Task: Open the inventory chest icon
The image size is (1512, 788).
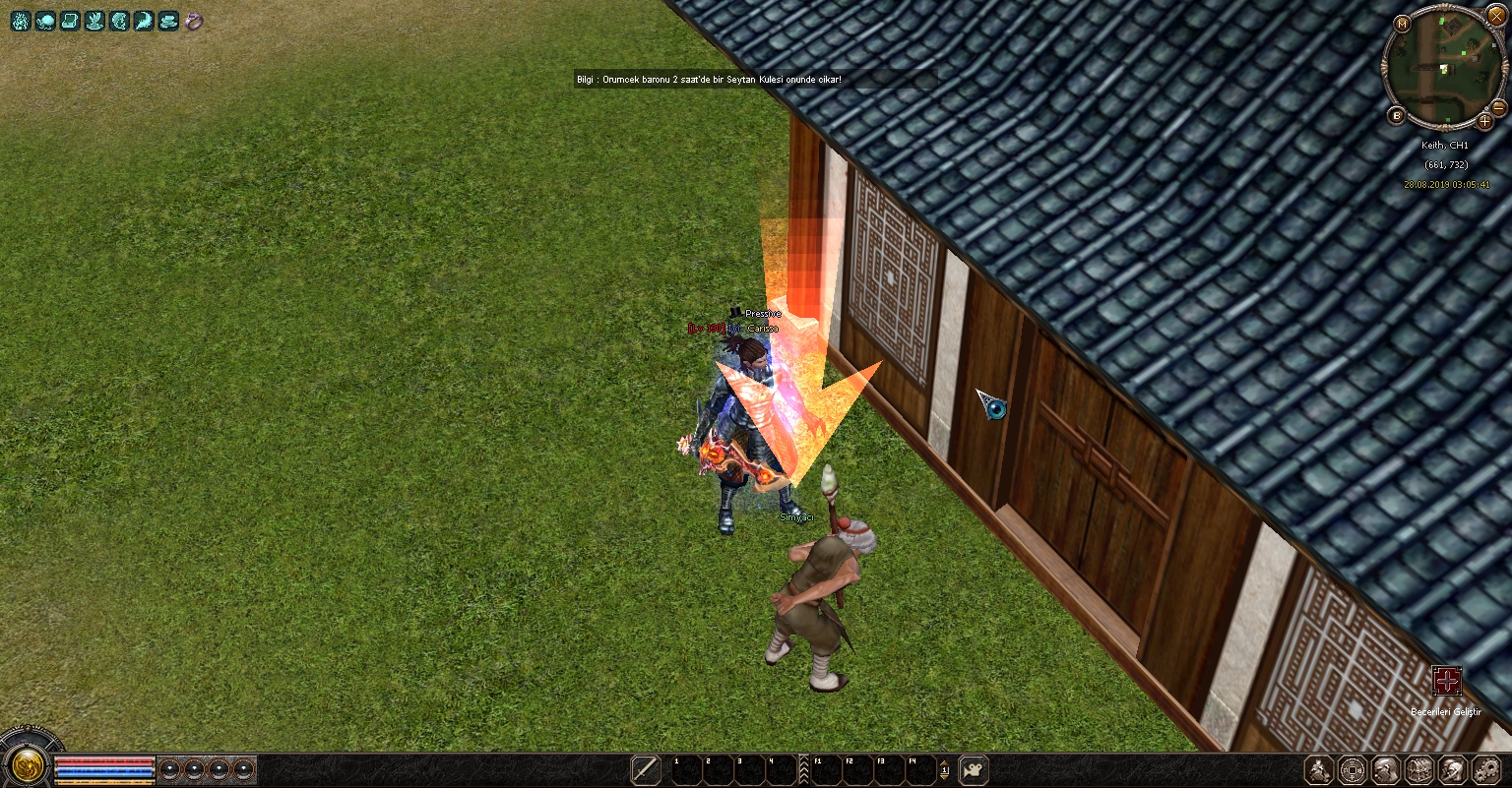Action: [x=1418, y=769]
